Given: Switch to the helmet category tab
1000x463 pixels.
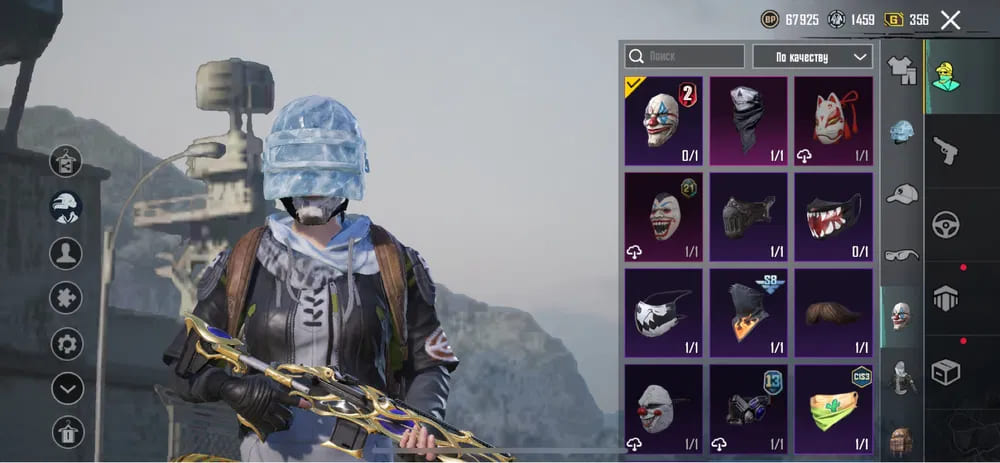Looking at the screenshot, I should point(902,131).
